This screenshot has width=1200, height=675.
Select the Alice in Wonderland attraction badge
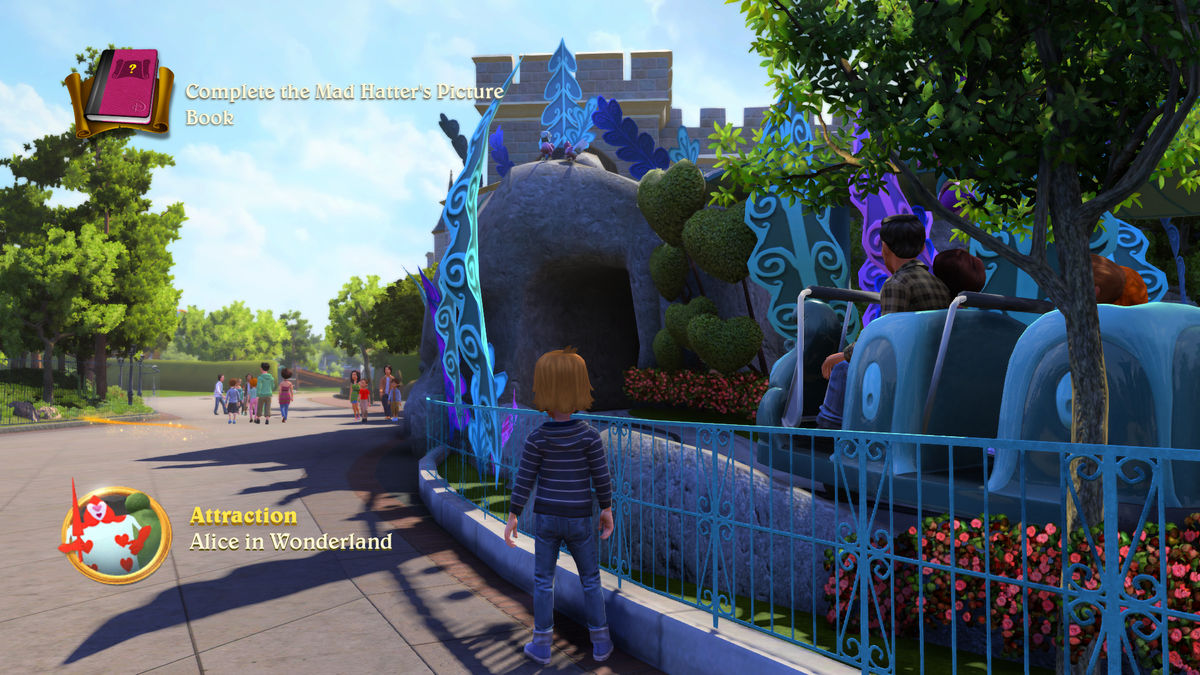click(116, 535)
